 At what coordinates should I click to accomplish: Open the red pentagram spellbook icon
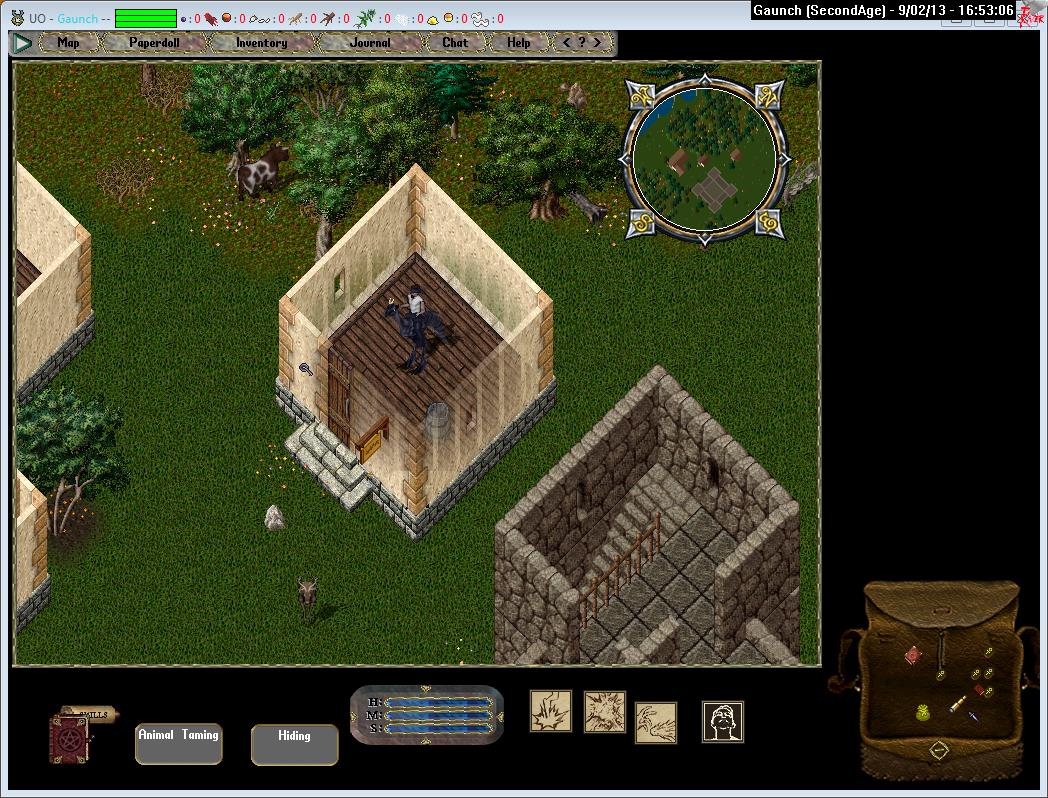[70, 741]
